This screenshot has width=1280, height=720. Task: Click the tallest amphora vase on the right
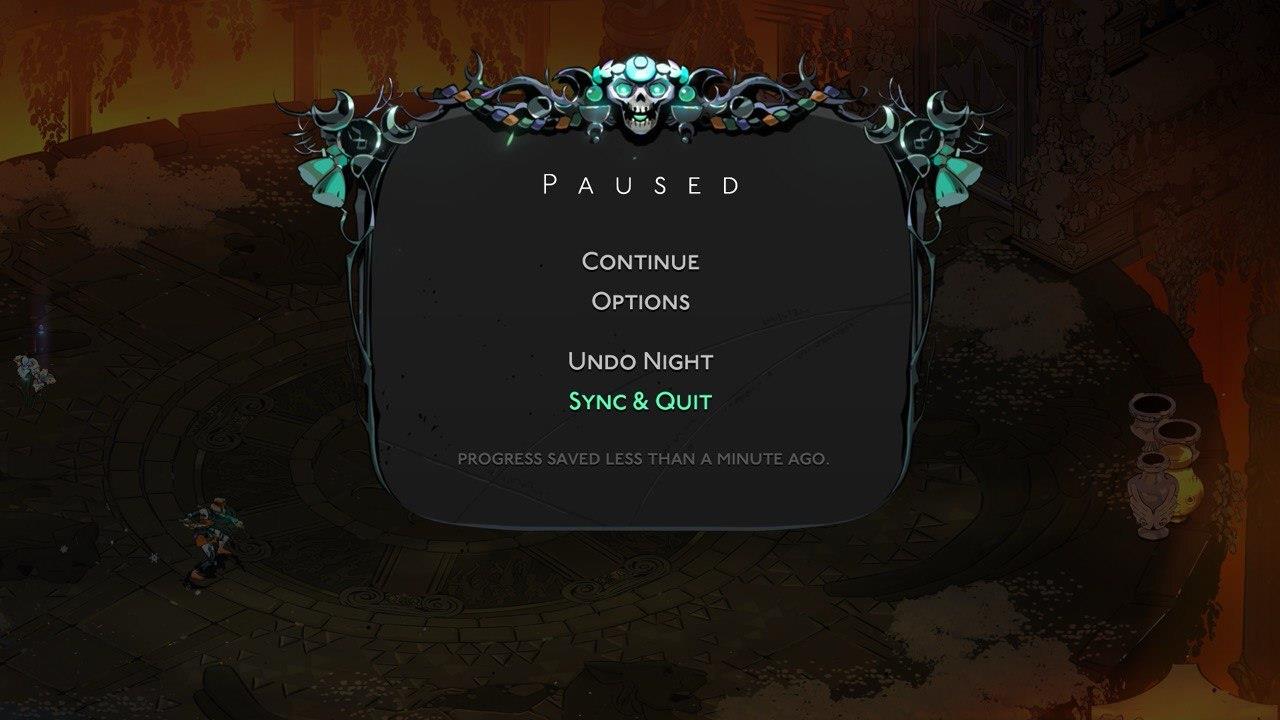pyautogui.click(x=1152, y=492)
